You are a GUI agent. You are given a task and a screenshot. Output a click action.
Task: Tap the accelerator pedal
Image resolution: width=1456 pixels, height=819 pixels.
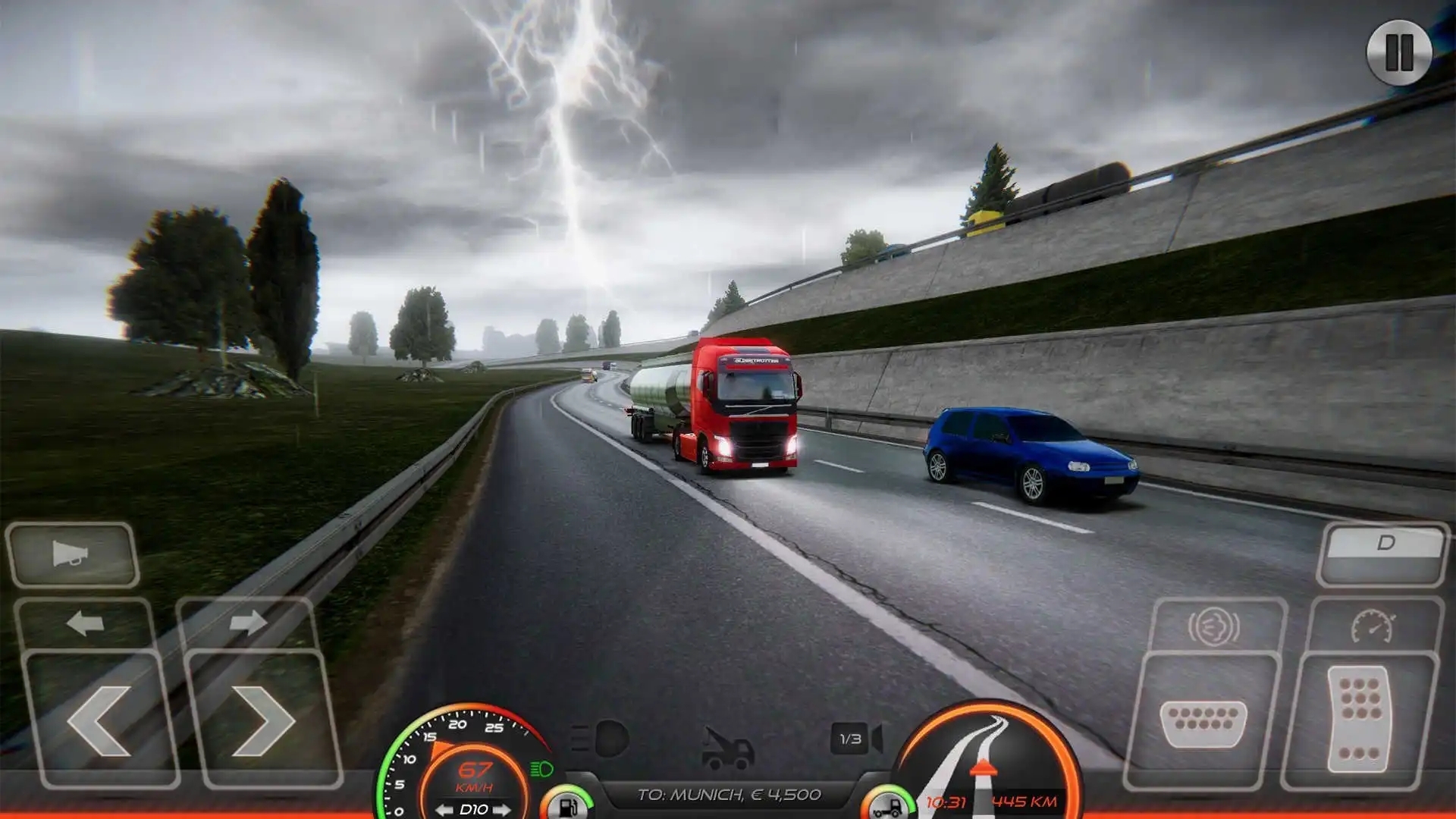pyautogui.click(x=1360, y=718)
